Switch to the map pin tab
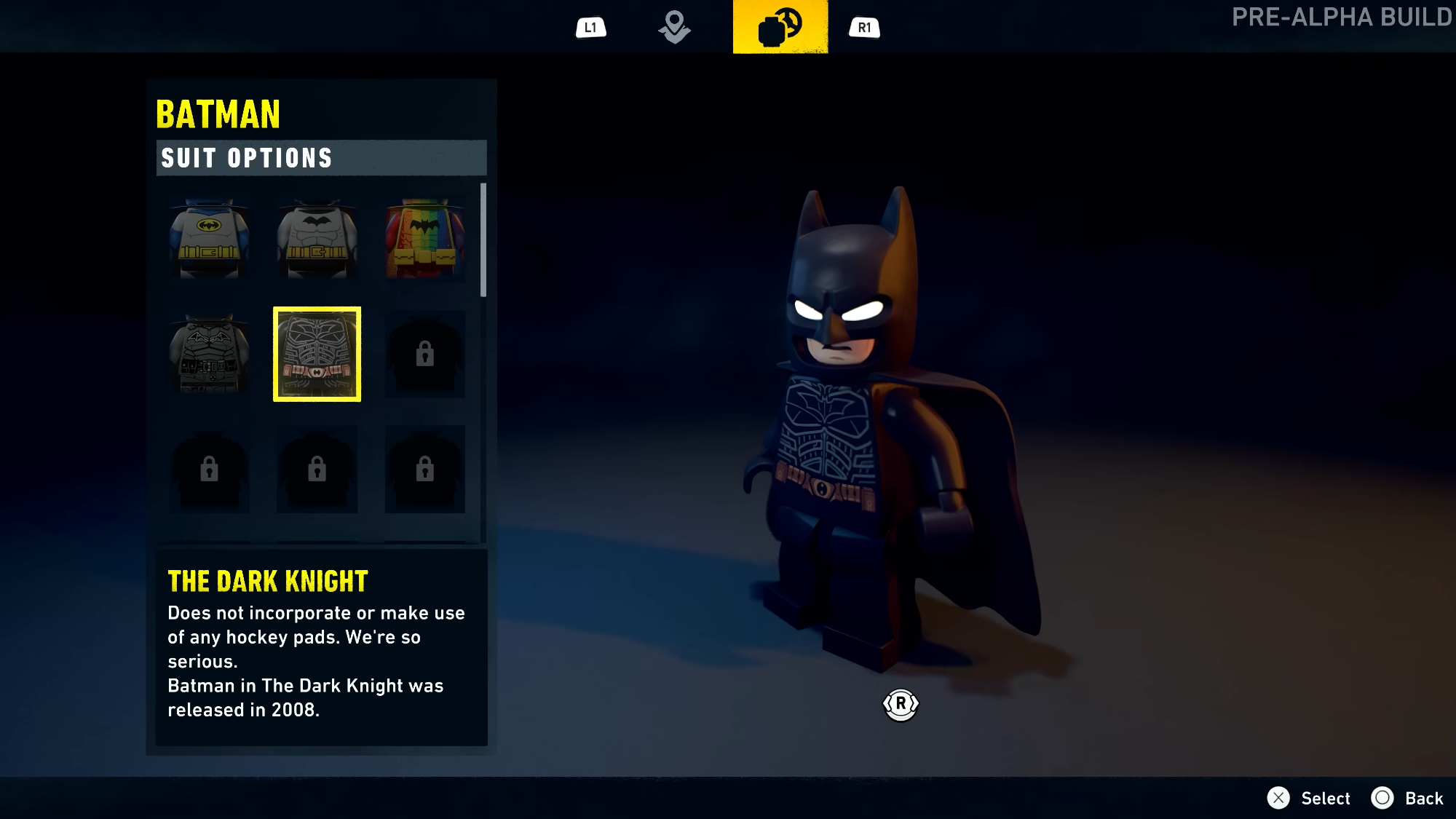1456x819 pixels. [674, 28]
